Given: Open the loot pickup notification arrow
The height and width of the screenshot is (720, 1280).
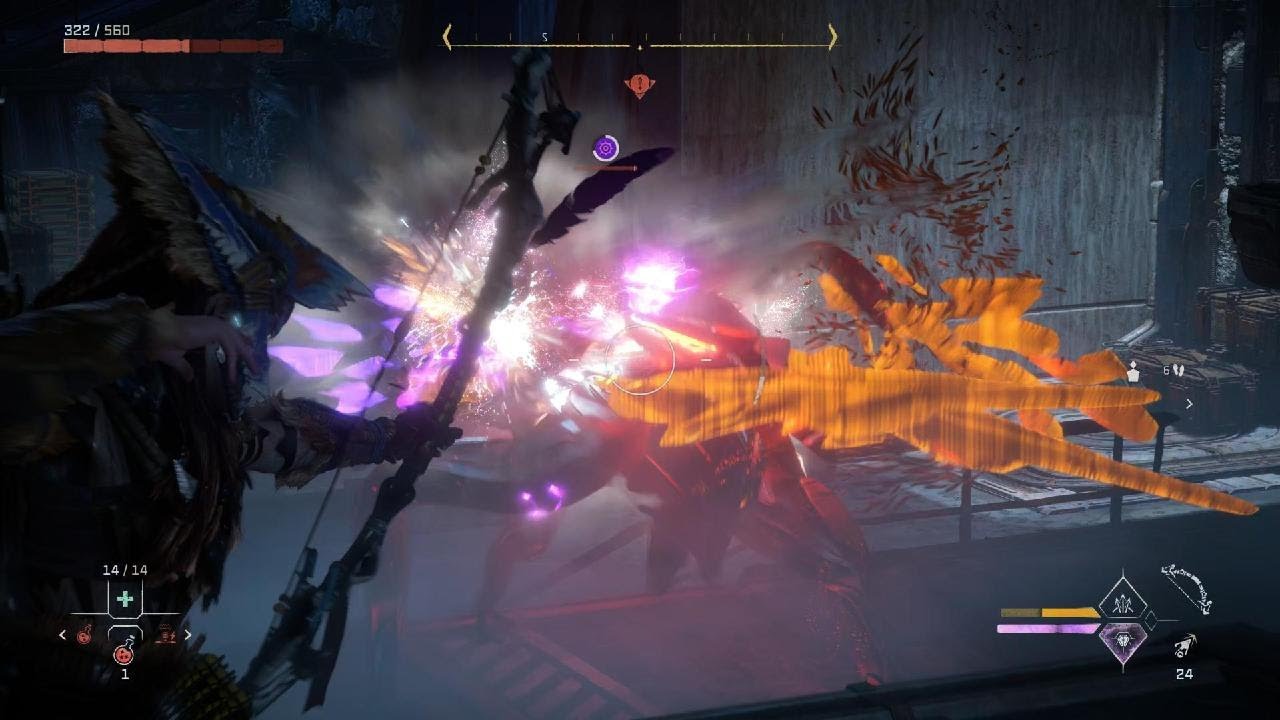Looking at the screenshot, I should pyautogui.click(x=1189, y=404).
